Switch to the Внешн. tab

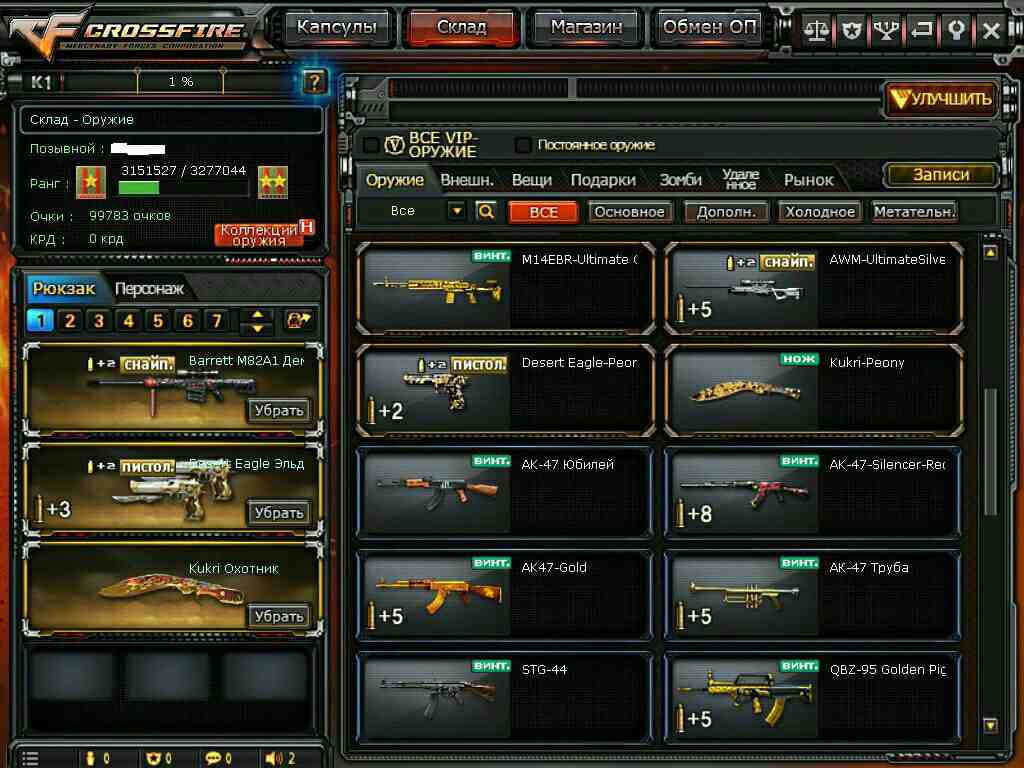point(467,180)
